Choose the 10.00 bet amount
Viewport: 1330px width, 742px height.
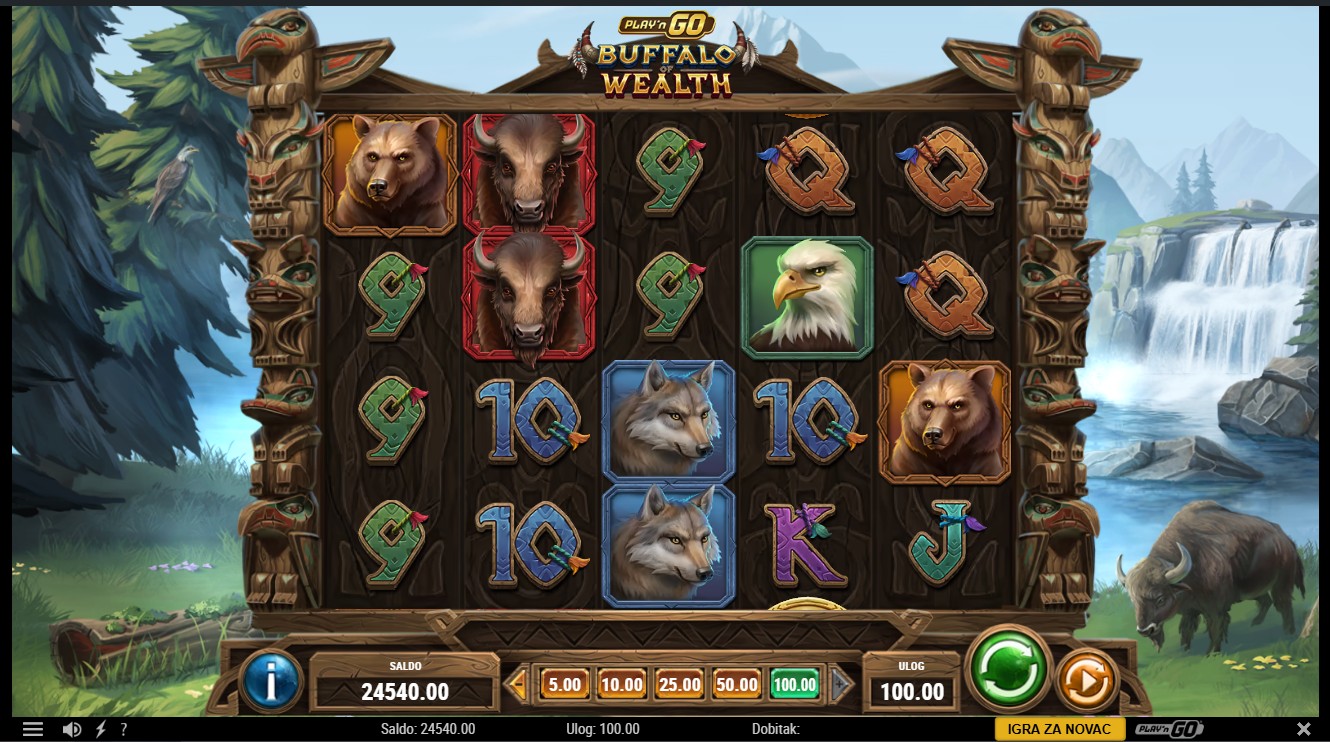pyautogui.click(x=621, y=685)
